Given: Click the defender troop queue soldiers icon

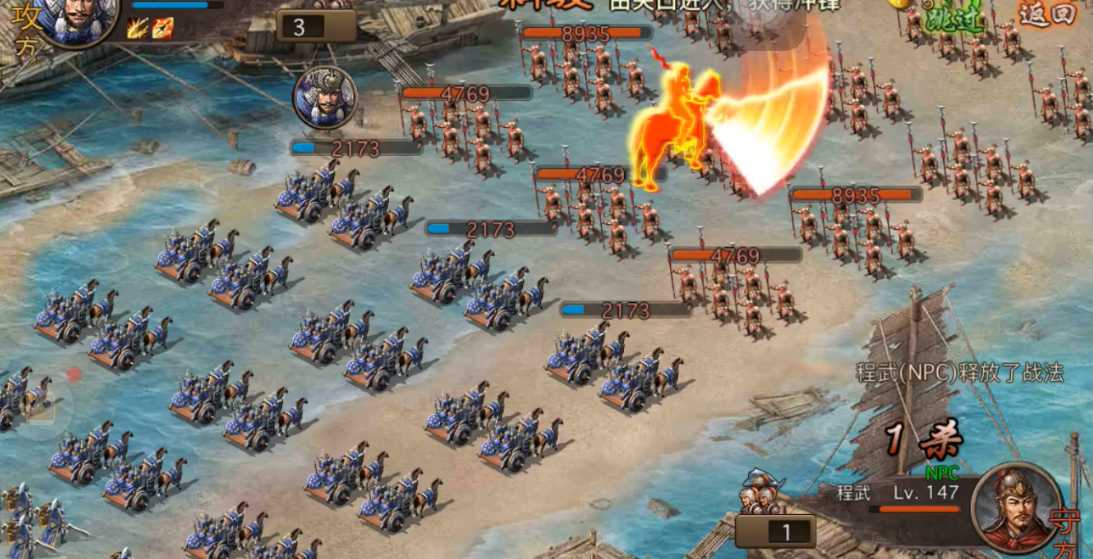Looking at the screenshot, I should [762, 494].
